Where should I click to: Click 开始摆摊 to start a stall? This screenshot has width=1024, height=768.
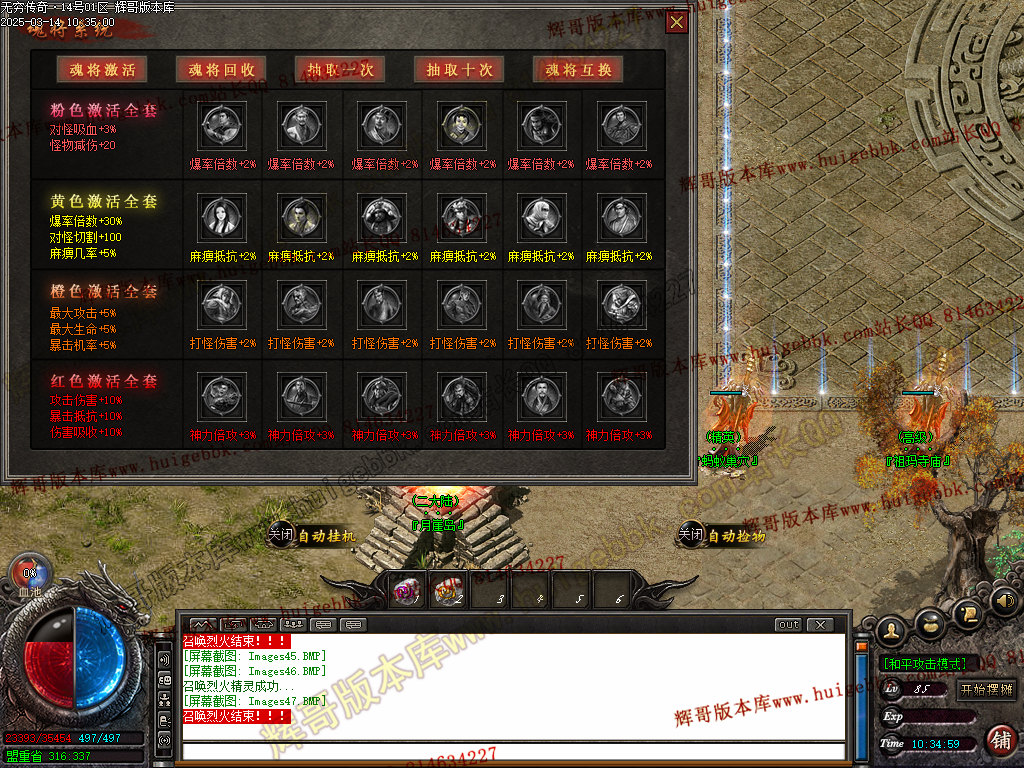[987, 689]
